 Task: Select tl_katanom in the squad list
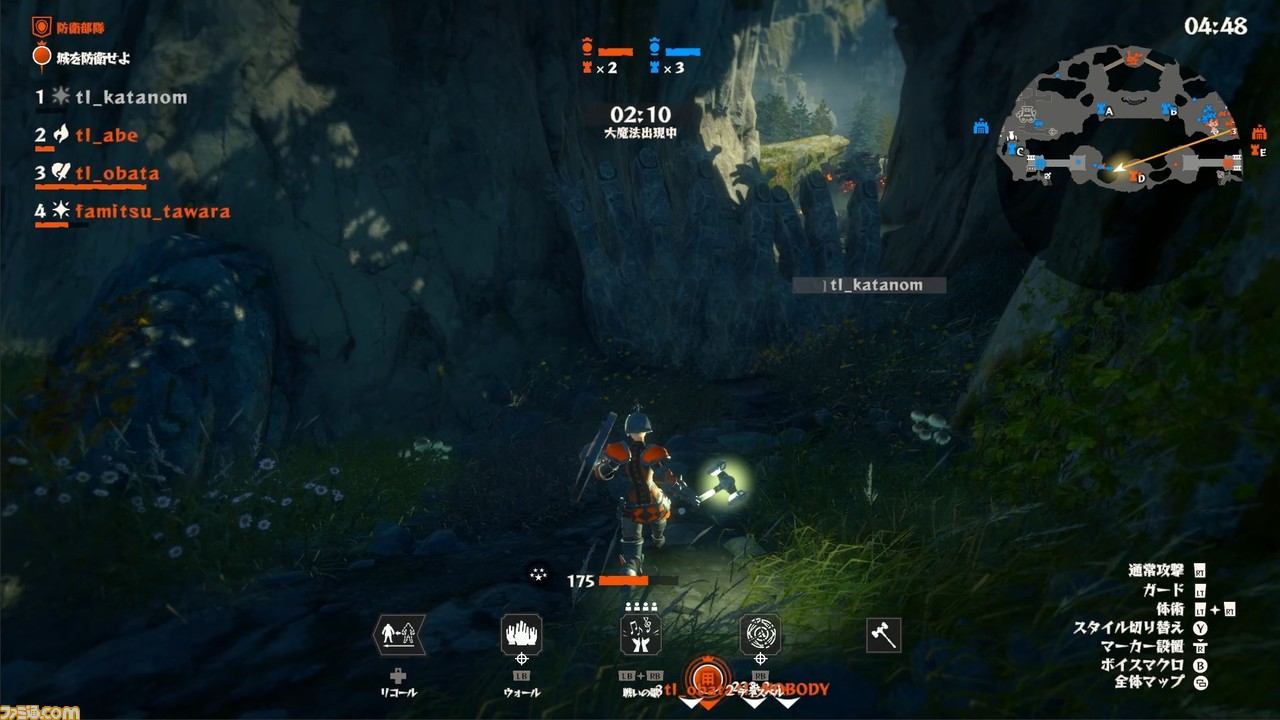click(x=131, y=97)
